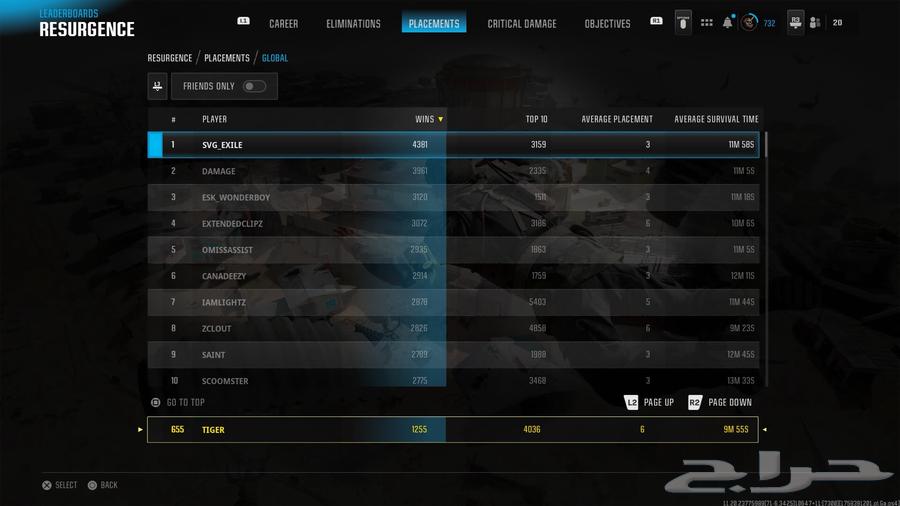
Task: Open the grid menu icon
Action: click(707, 22)
